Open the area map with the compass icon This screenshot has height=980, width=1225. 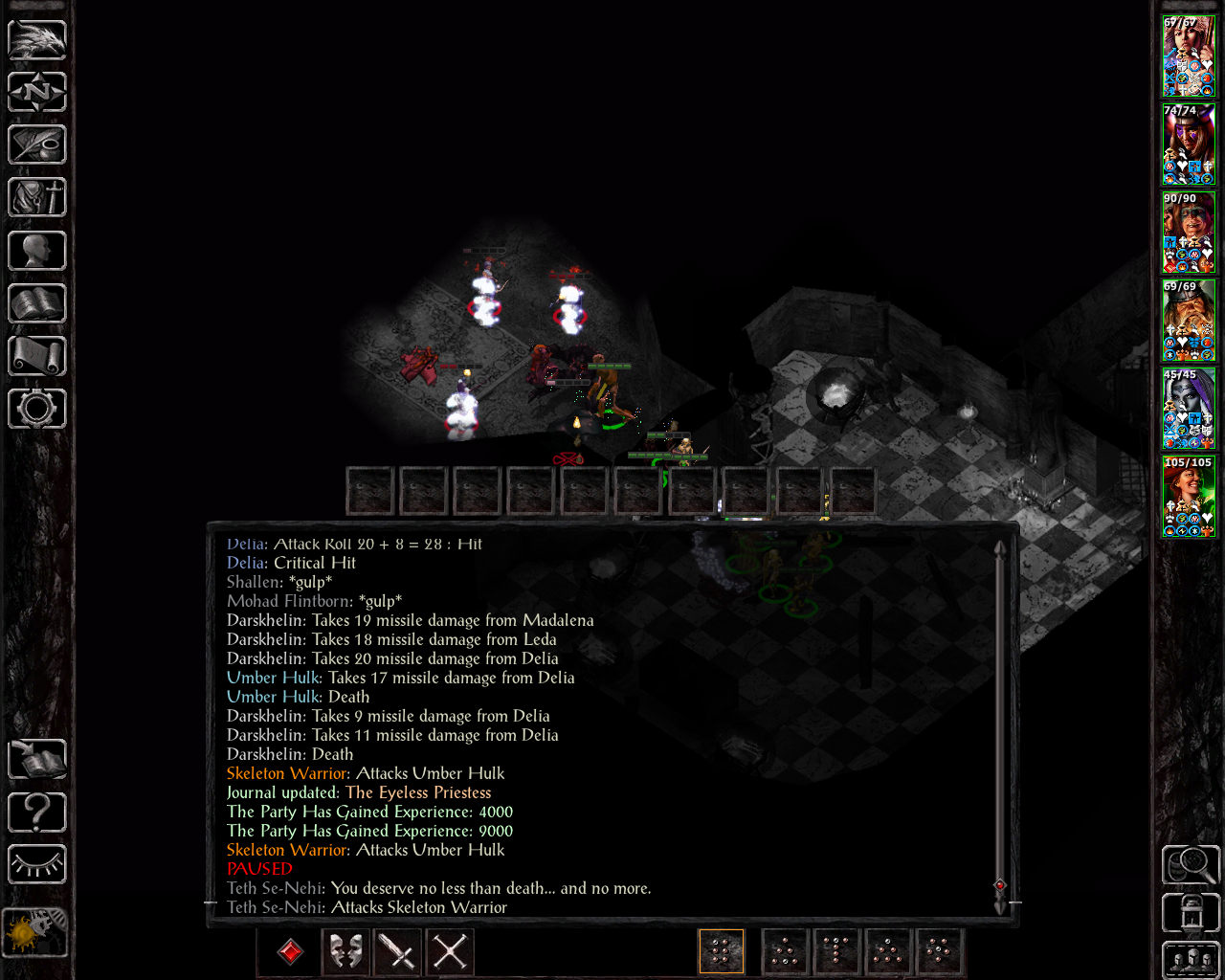pos(37,92)
